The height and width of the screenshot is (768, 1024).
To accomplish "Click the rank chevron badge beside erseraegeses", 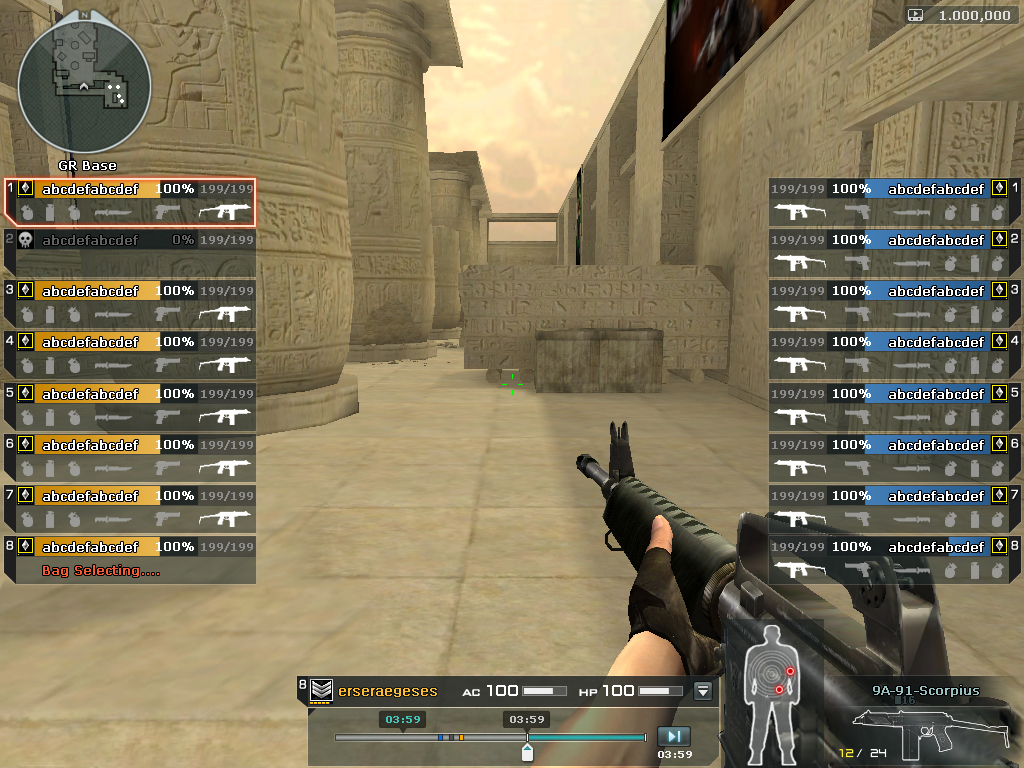I will tap(321, 690).
